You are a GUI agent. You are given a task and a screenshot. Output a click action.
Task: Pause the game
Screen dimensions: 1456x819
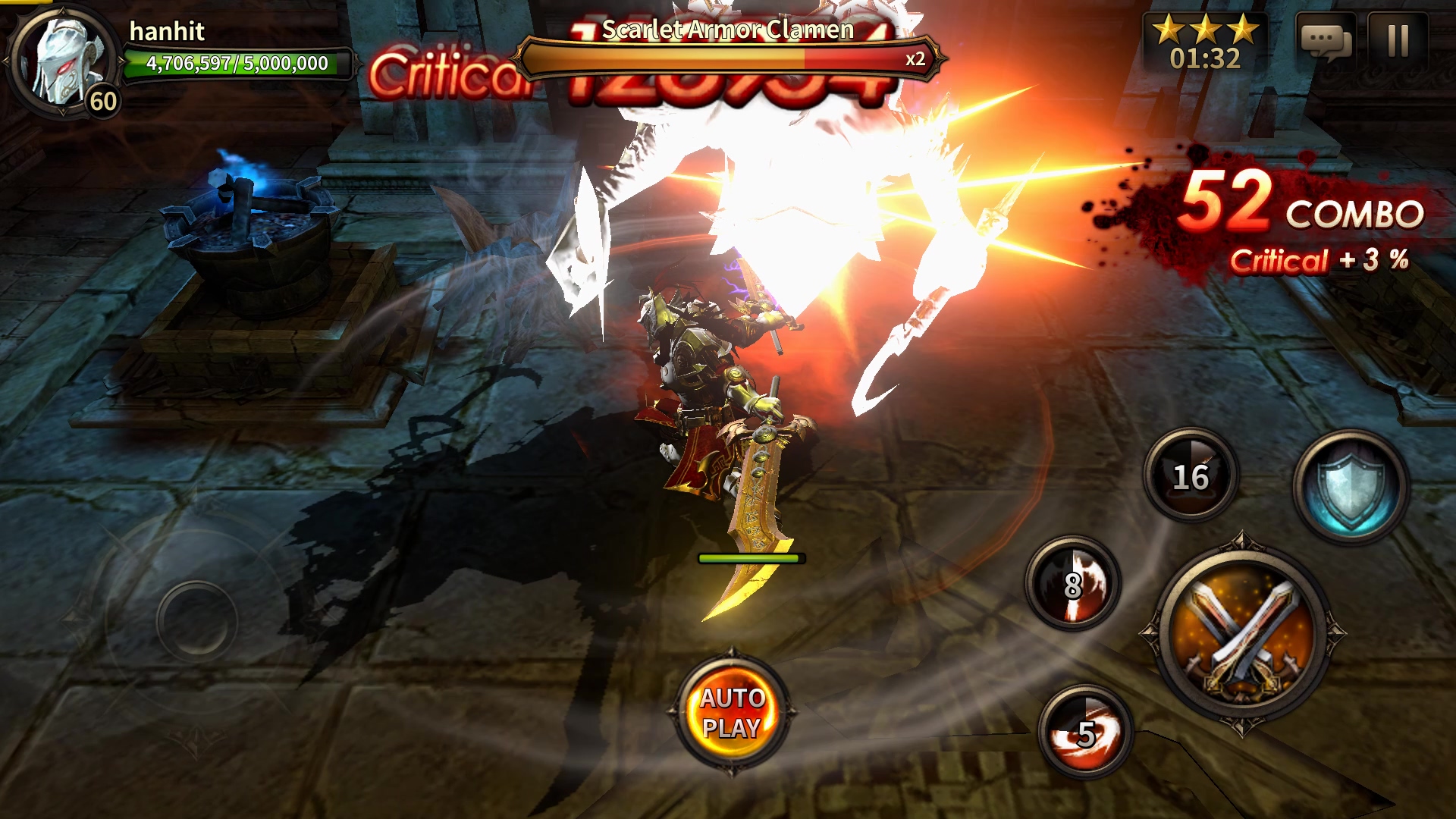(x=1398, y=41)
